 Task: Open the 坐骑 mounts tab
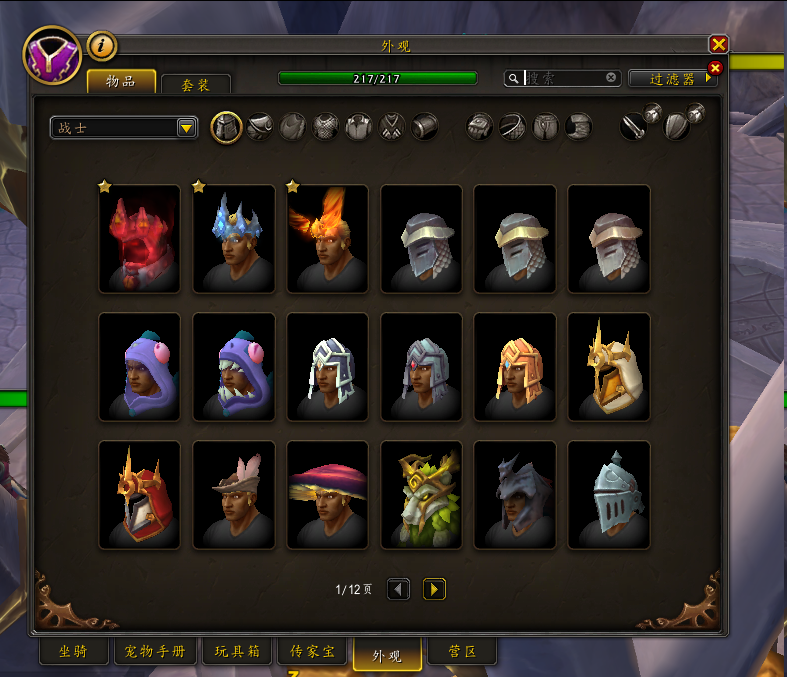[x=74, y=652]
